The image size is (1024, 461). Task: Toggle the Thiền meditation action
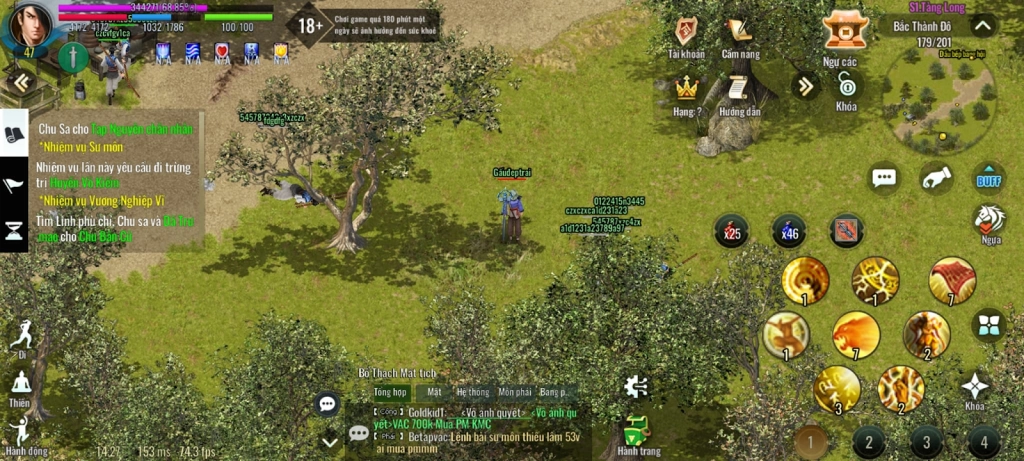coord(20,385)
